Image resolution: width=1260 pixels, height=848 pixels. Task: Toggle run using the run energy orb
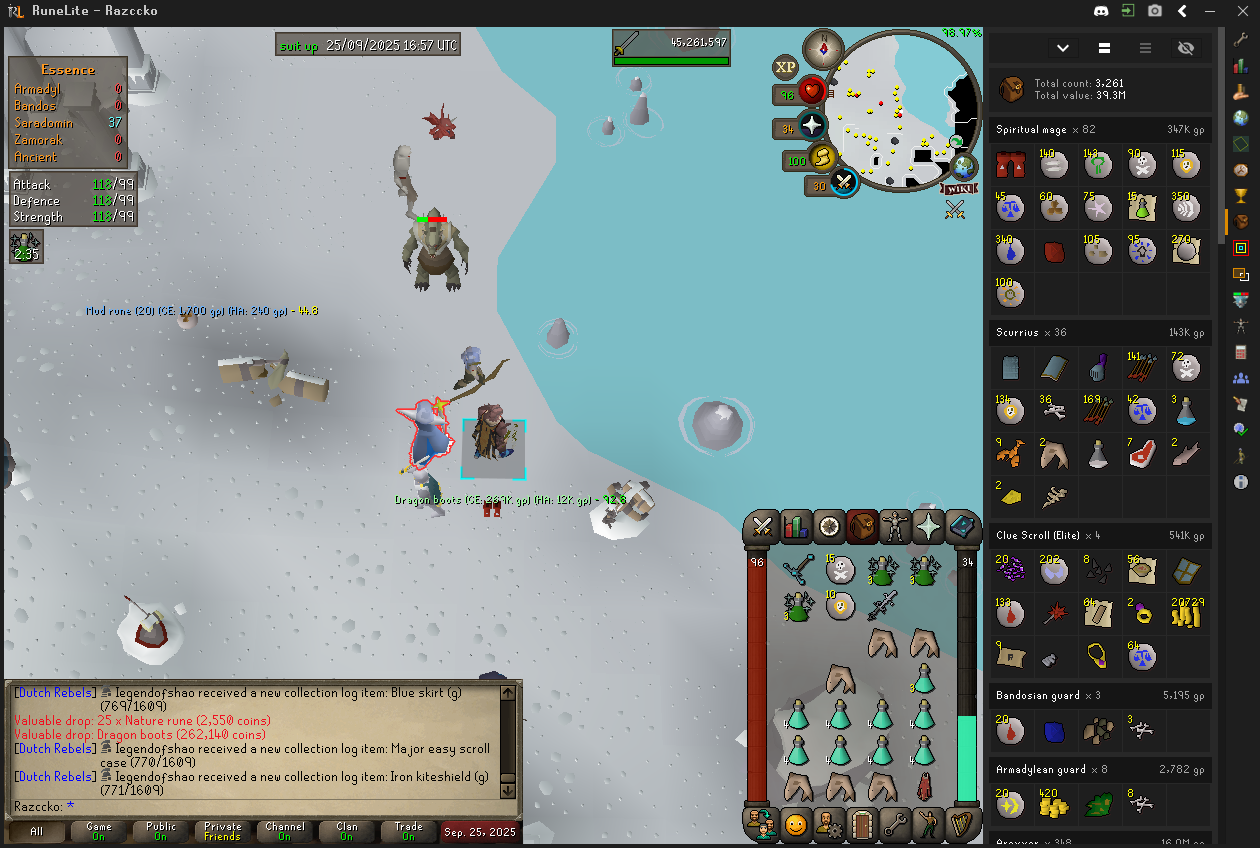point(823,158)
